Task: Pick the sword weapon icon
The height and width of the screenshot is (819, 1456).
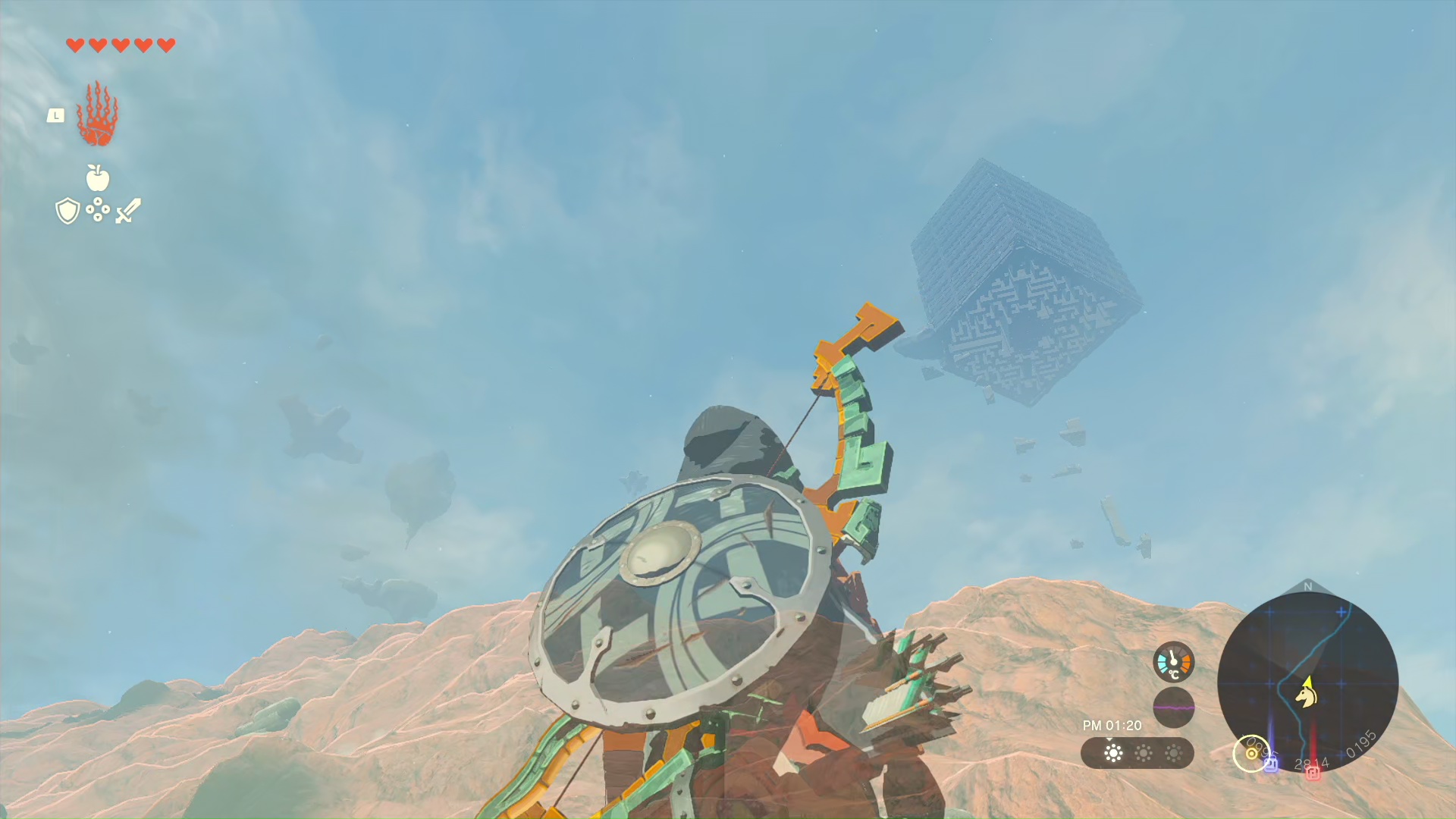Action: (x=128, y=211)
